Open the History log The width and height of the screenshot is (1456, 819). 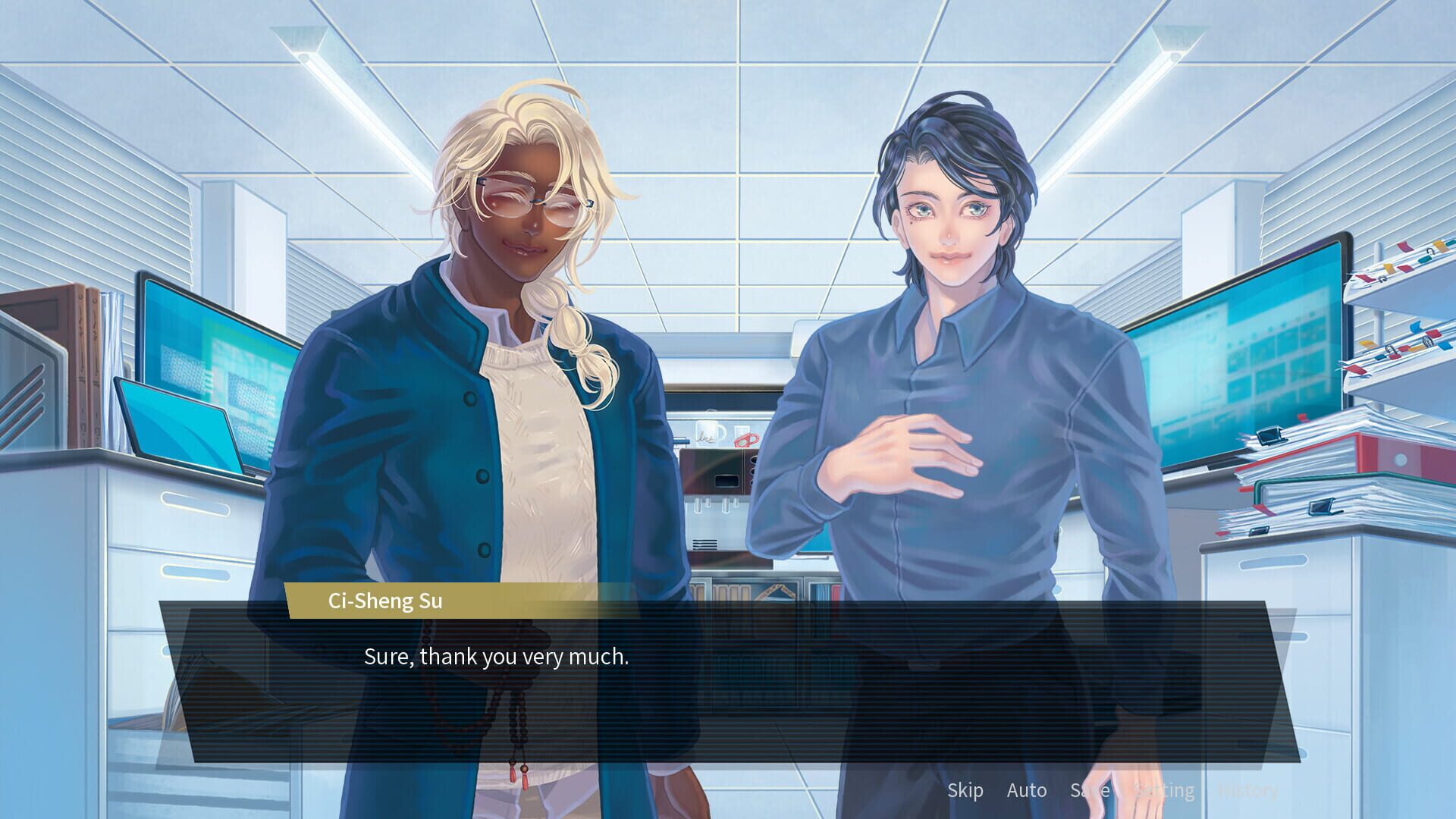pos(1248,790)
